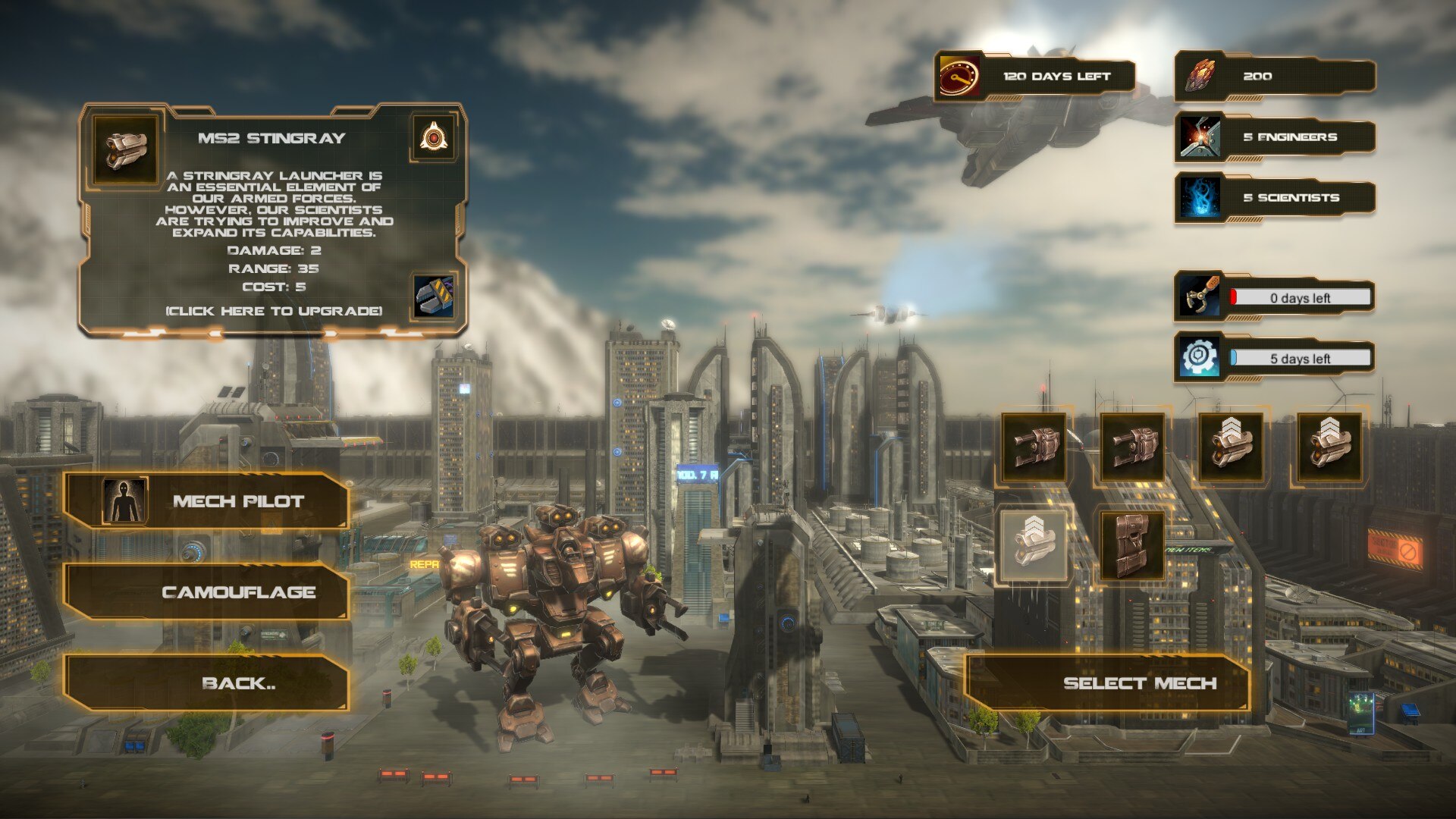Click the red crystal resource icon
Screen dimensions: 1456x819
pos(1200,77)
